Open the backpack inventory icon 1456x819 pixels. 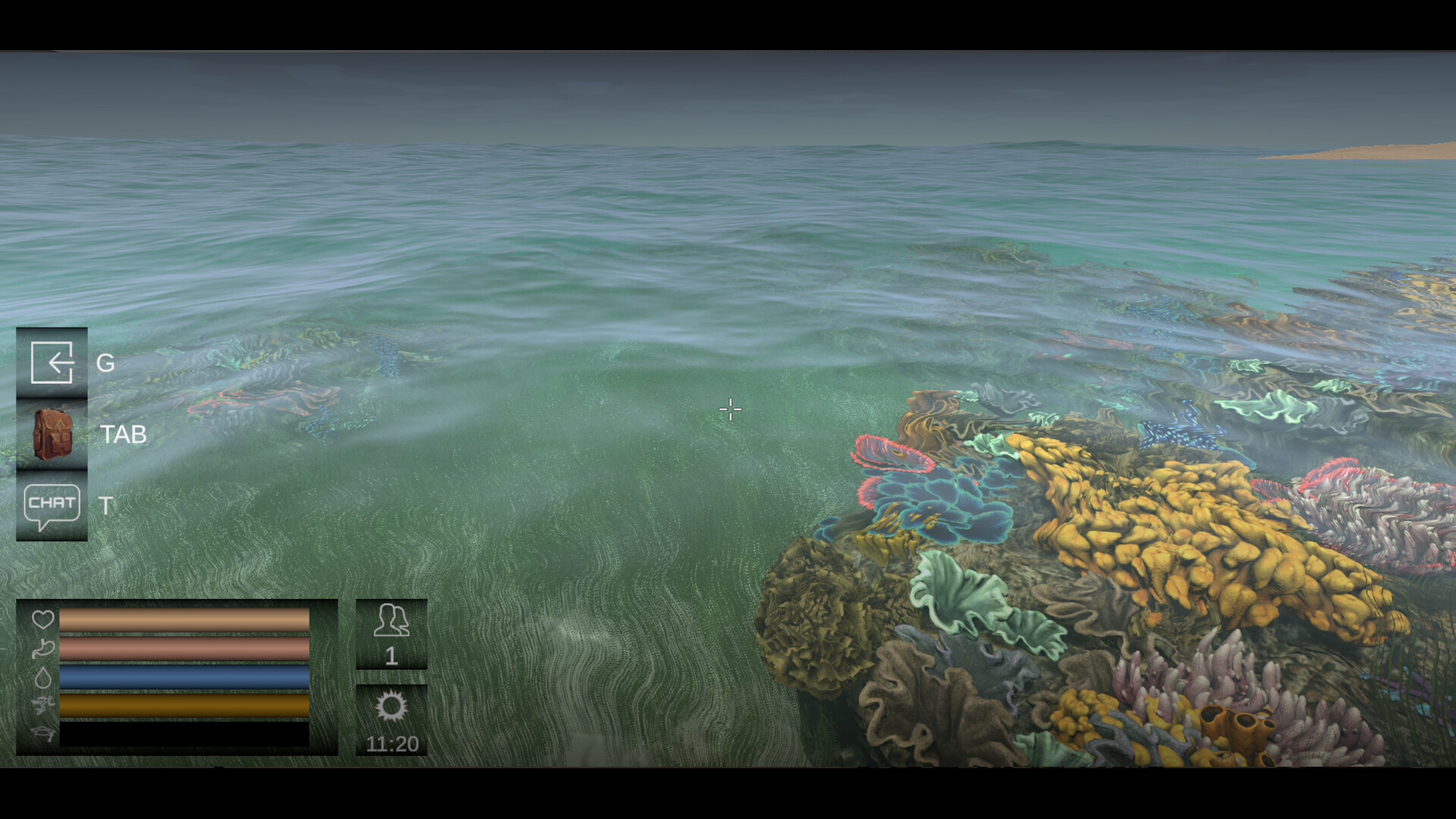coord(52,434)
